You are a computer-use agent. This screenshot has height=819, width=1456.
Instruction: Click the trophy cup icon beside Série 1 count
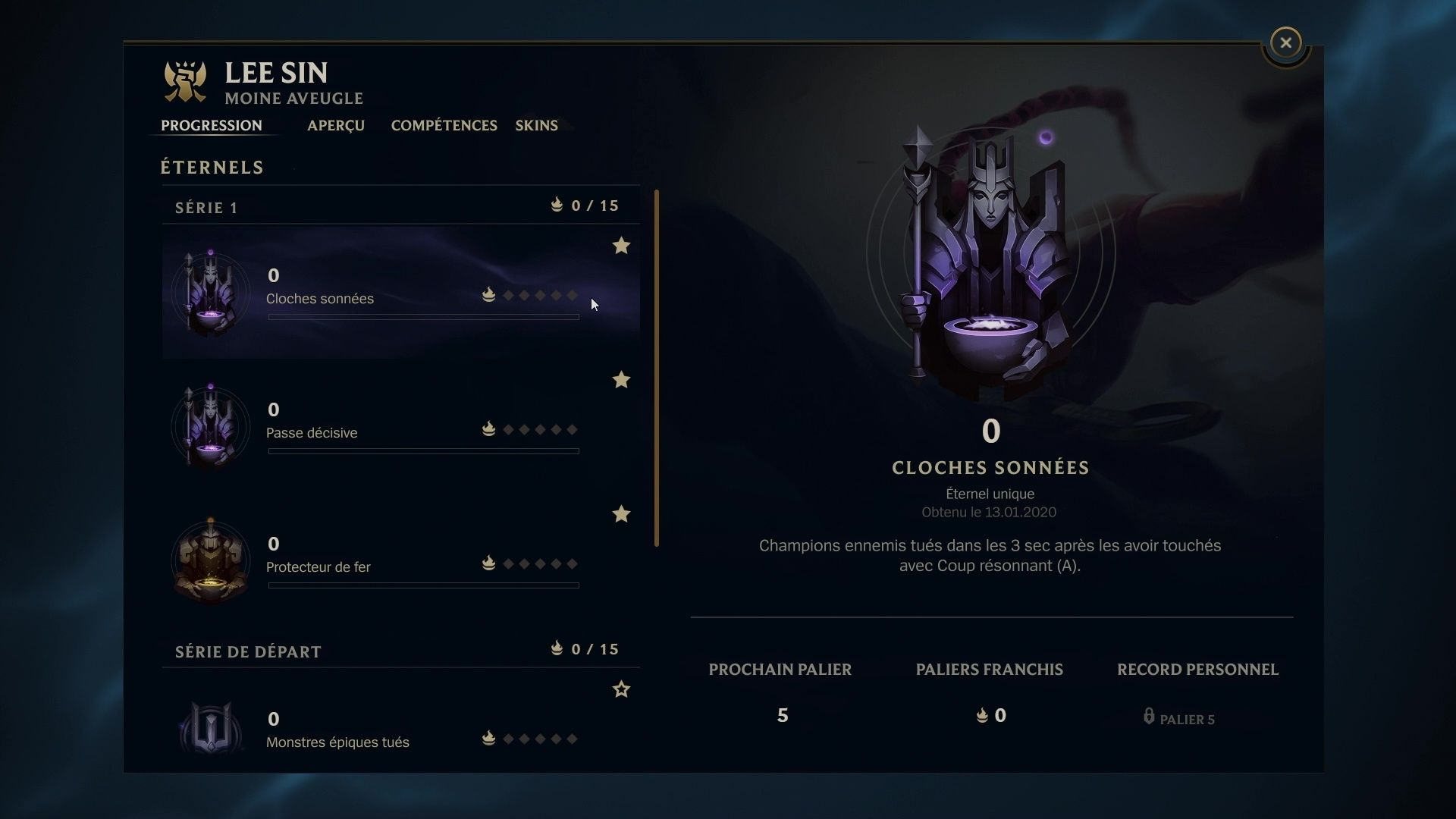point(557,205)
